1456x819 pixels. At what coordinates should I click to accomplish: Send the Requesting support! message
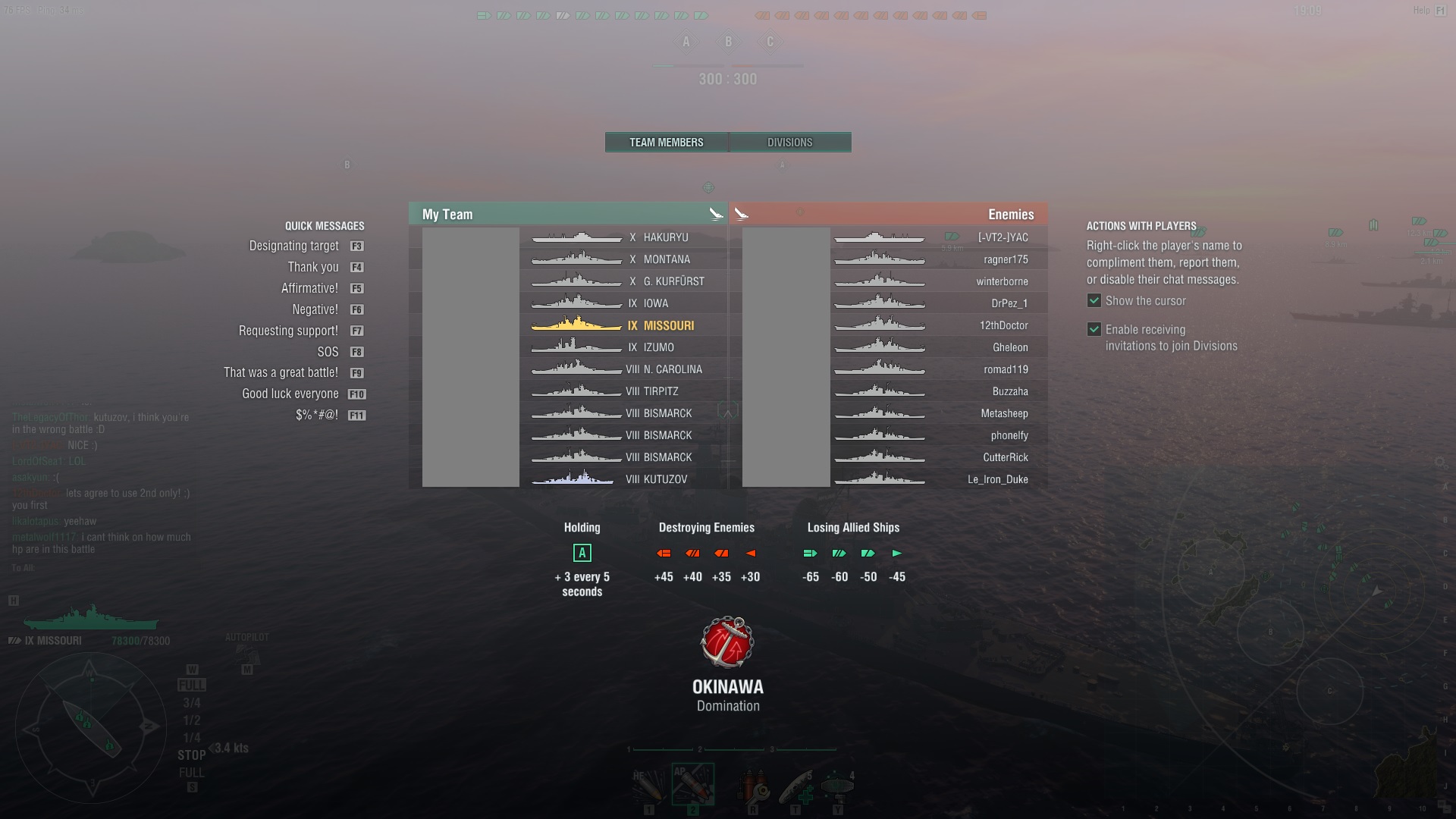288,331
